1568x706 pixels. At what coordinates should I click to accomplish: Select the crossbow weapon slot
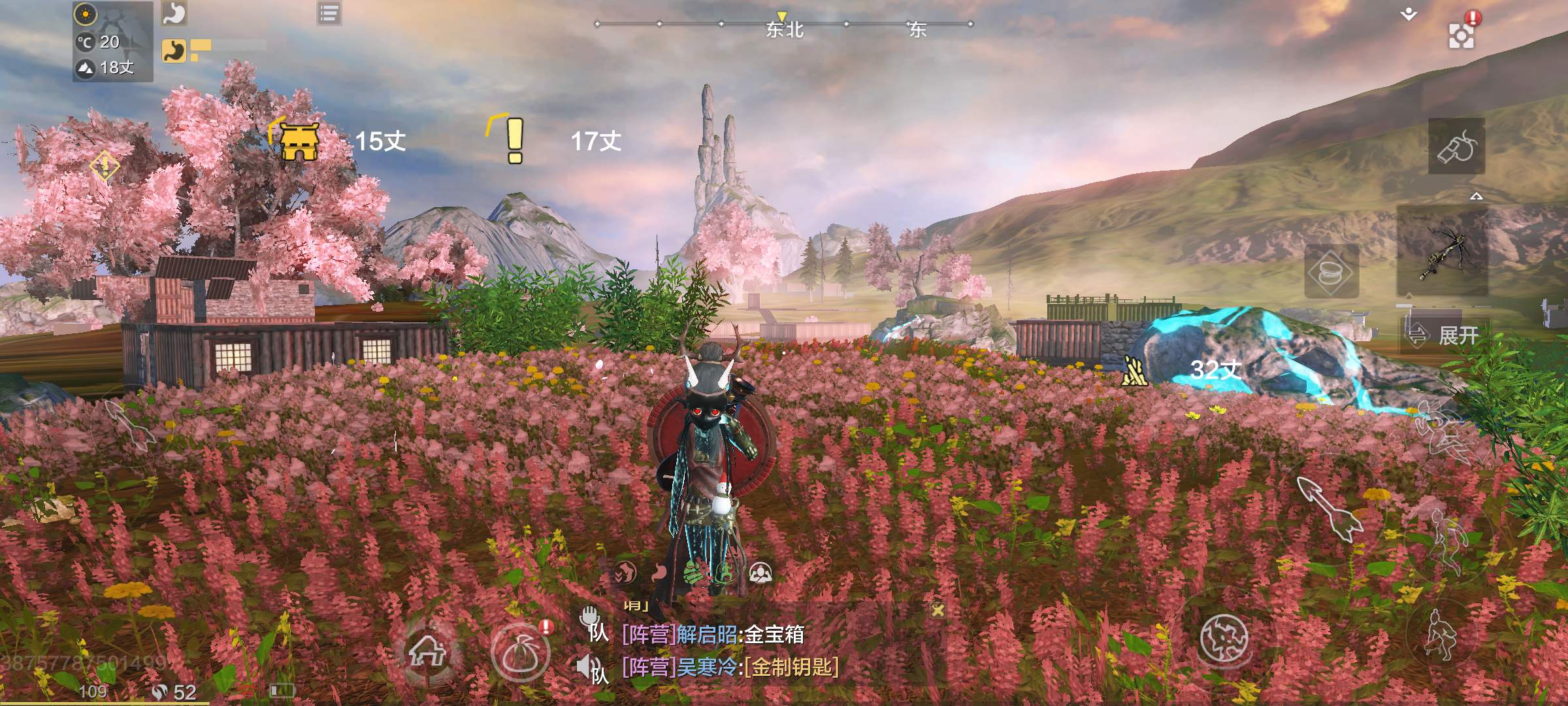(1443, 251)
